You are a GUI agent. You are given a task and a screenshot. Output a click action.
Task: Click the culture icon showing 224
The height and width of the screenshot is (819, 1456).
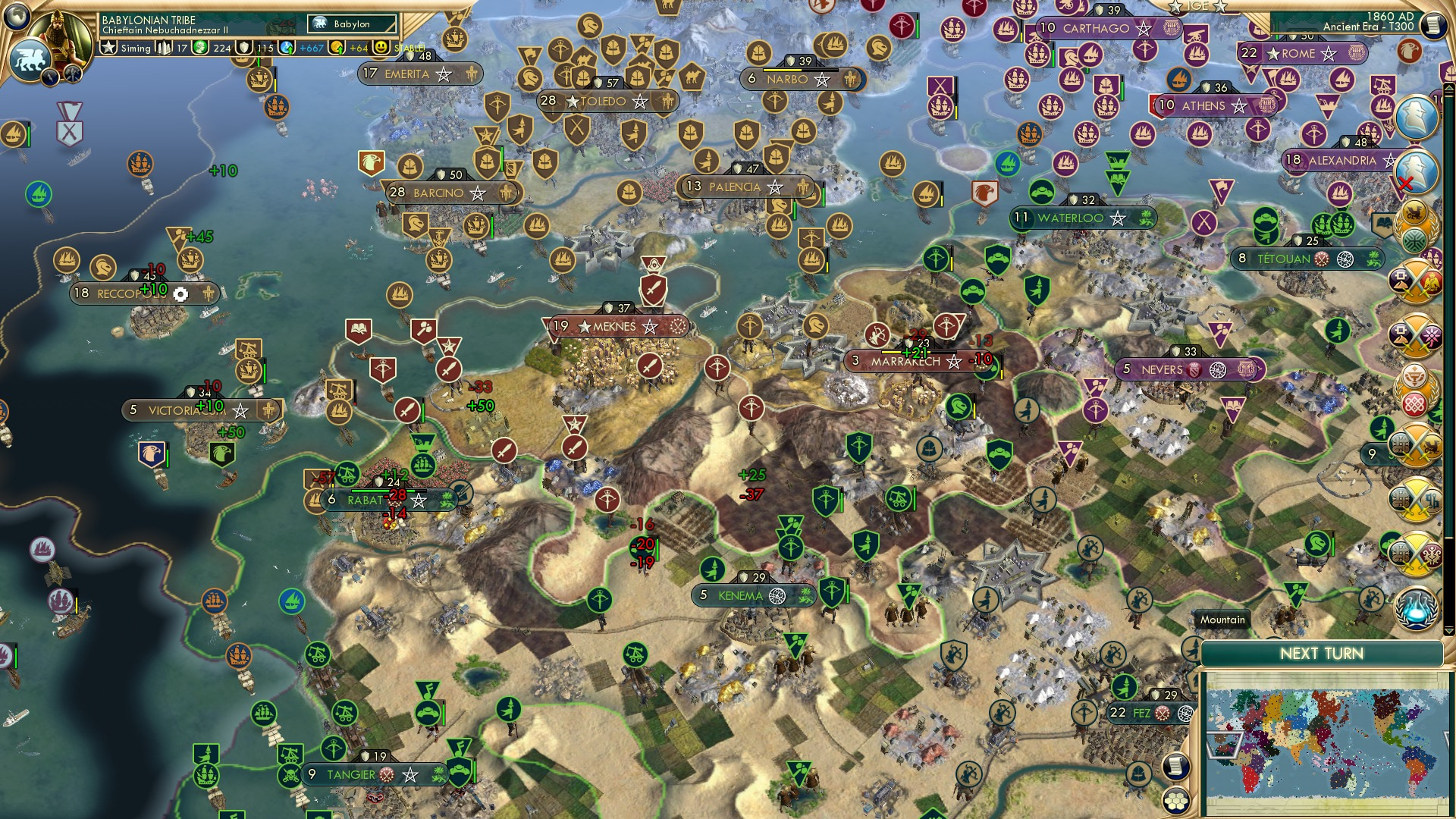[199, 46]
